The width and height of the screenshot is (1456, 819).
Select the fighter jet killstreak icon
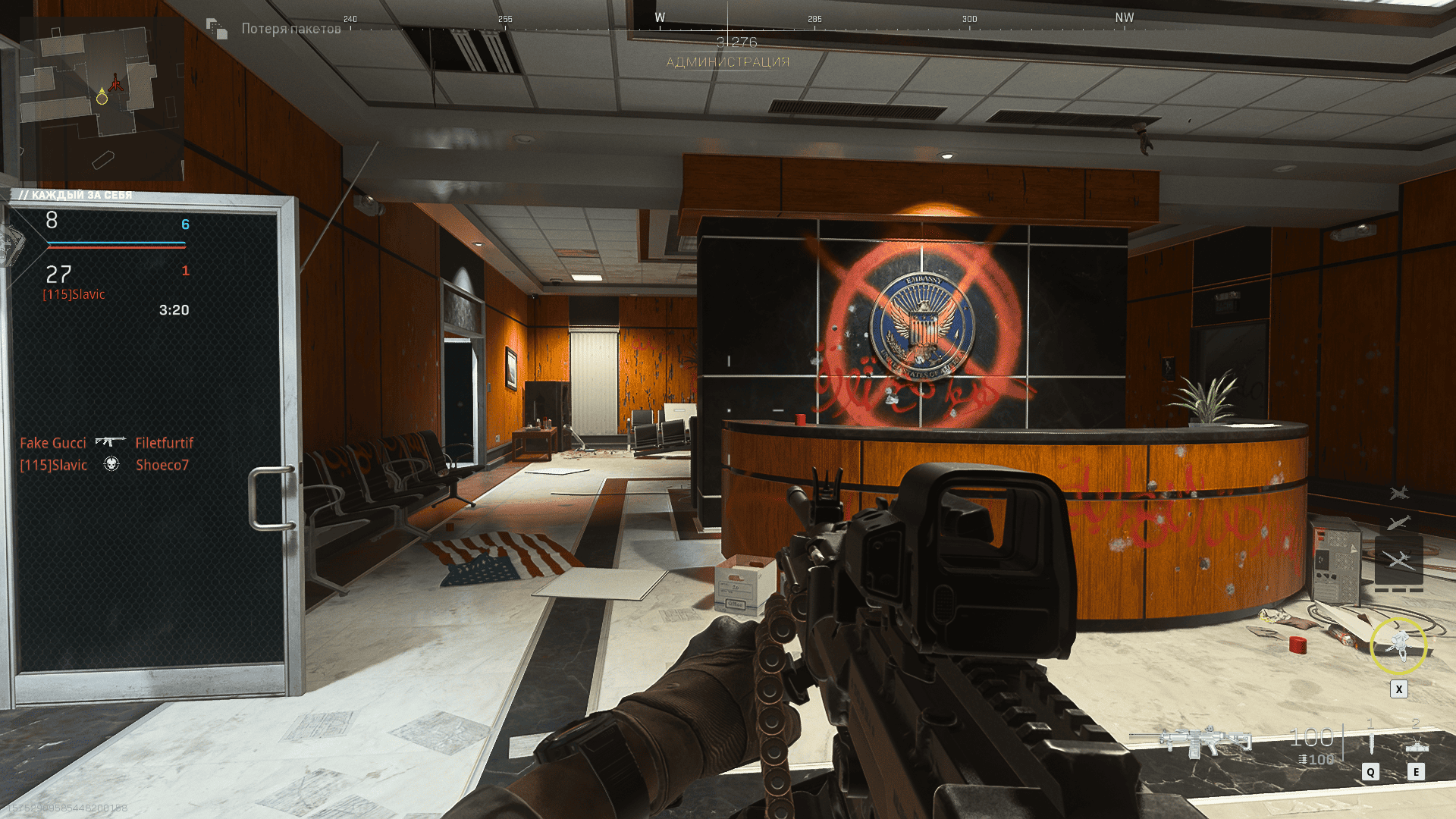(1399, 494)
